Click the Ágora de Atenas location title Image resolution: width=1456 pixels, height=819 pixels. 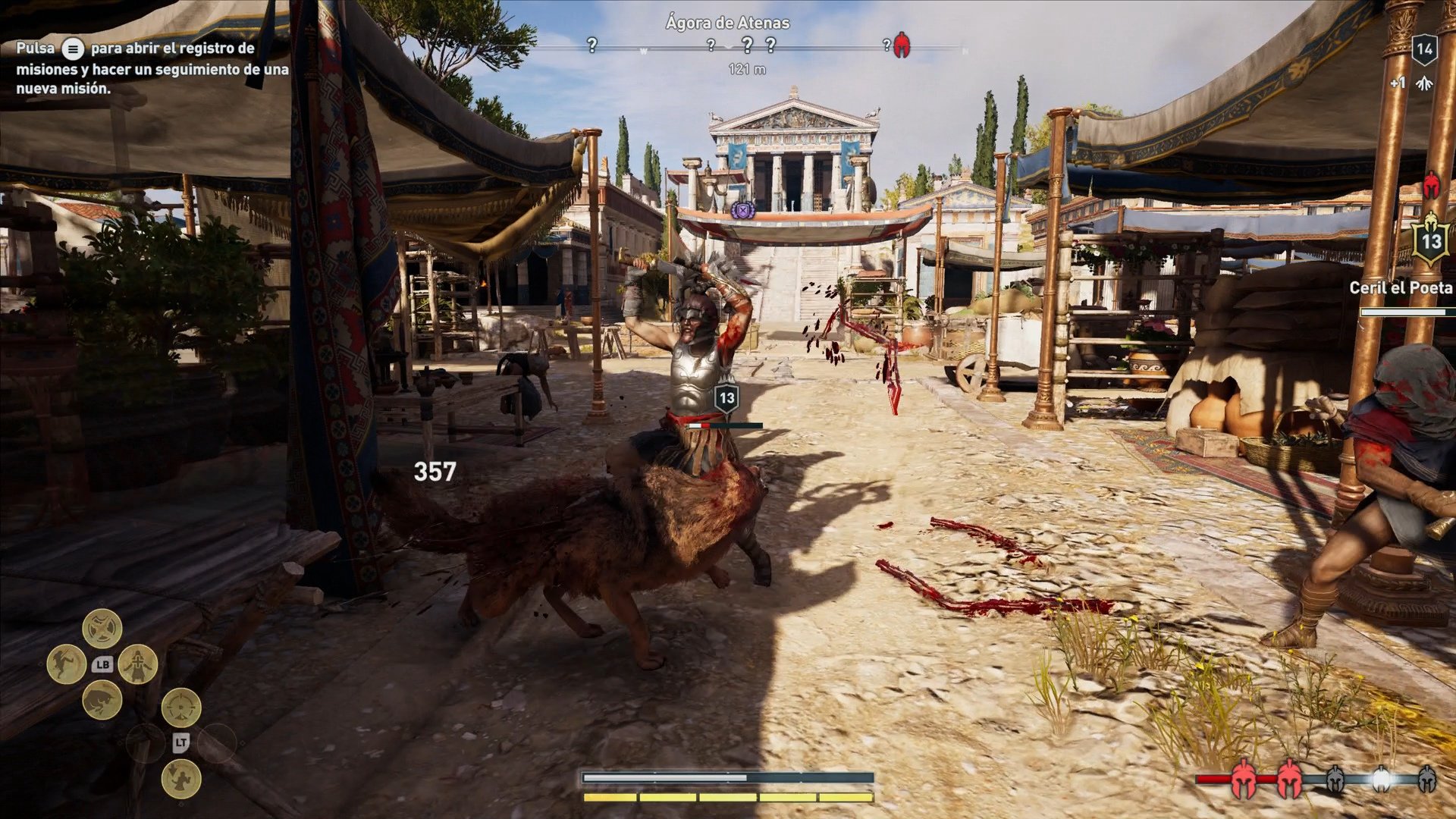(x=726, y=23)
